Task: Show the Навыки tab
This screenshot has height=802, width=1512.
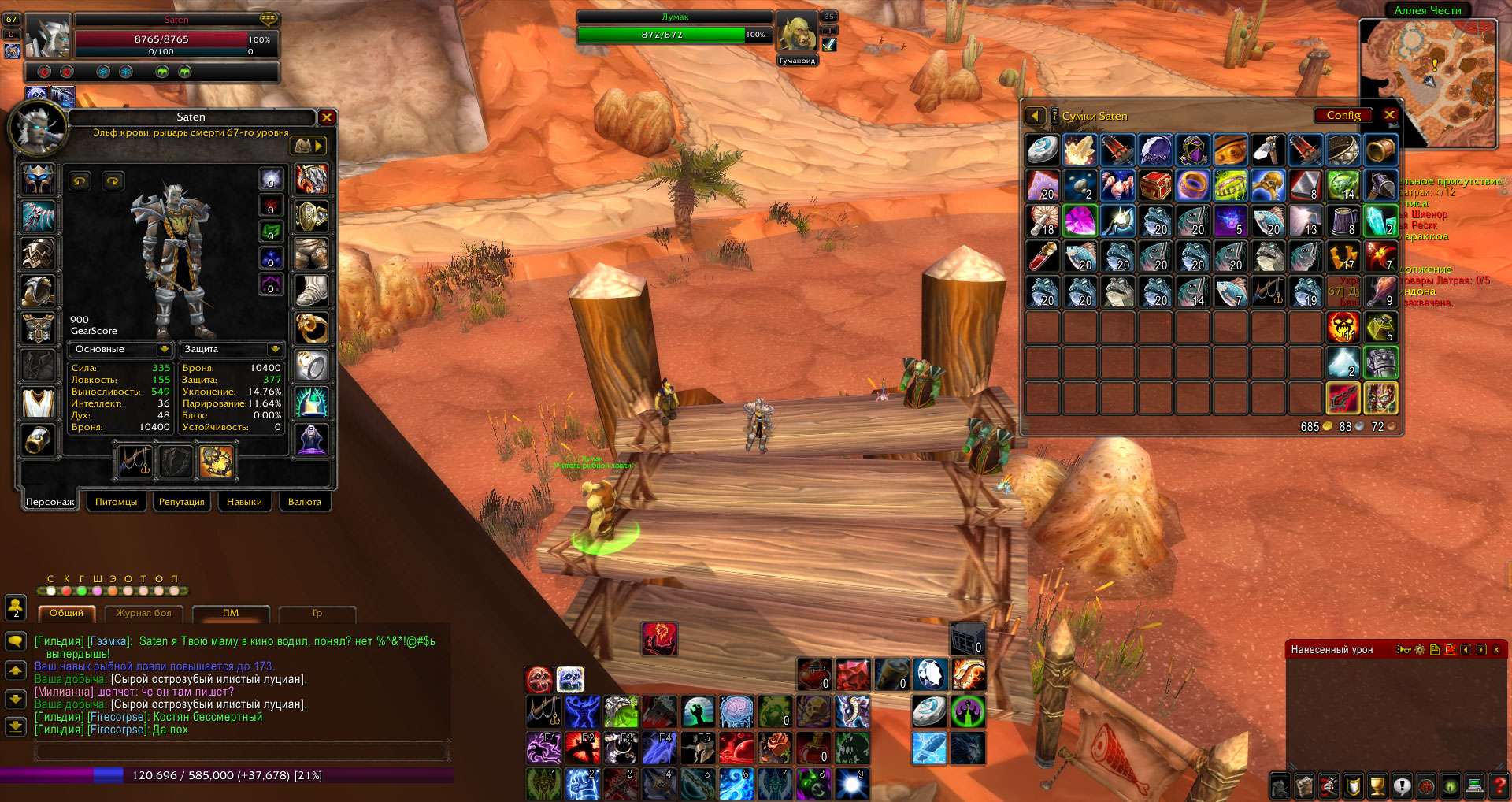Action: (x=244, y=502)
